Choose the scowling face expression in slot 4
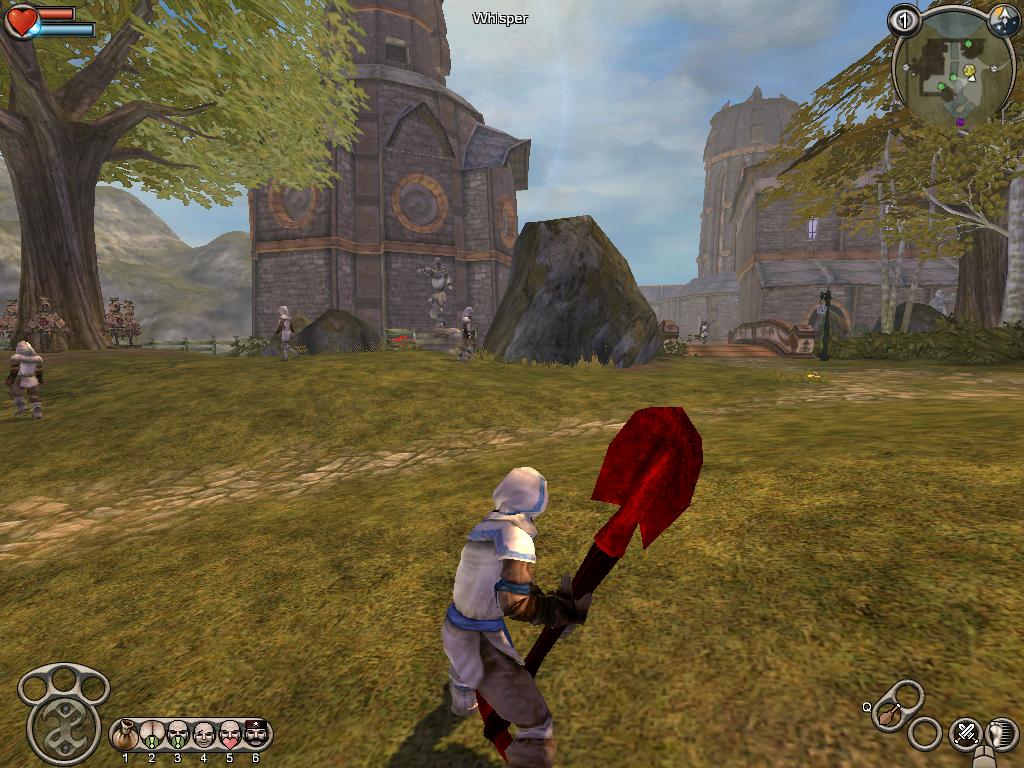Screen dimensions: 1024x768 pos(204,736)
